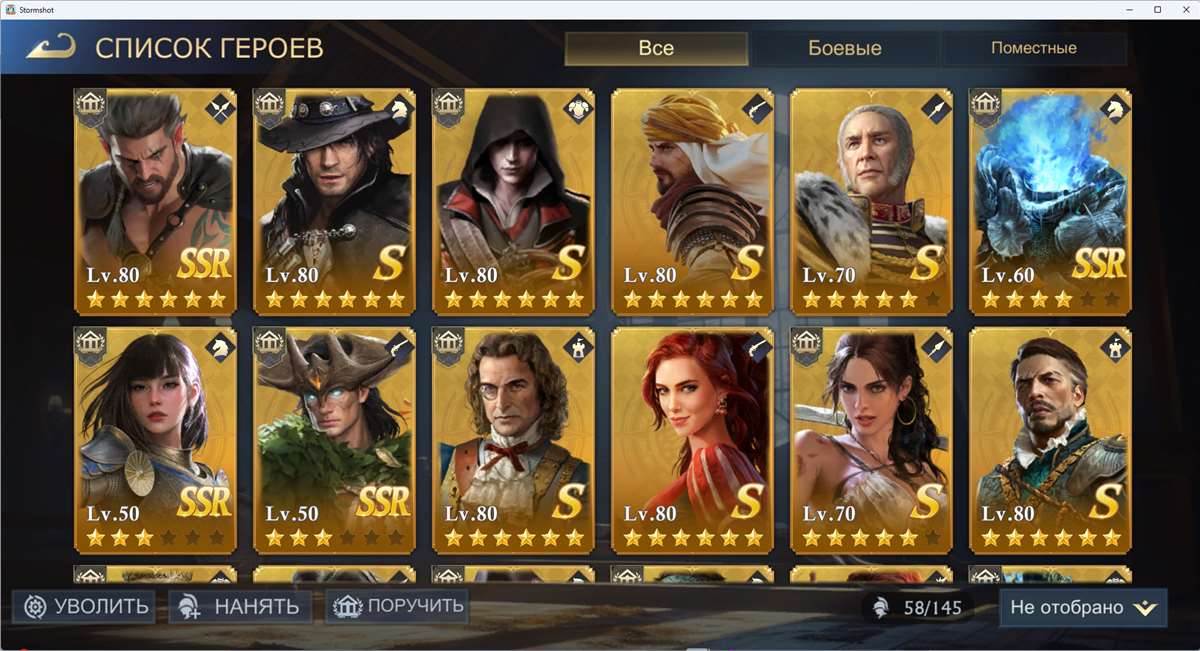Choose the mustached officer hero card
Viewport: 1200px width, 651px height.
pyautogui.click(x=1051, y=438)
